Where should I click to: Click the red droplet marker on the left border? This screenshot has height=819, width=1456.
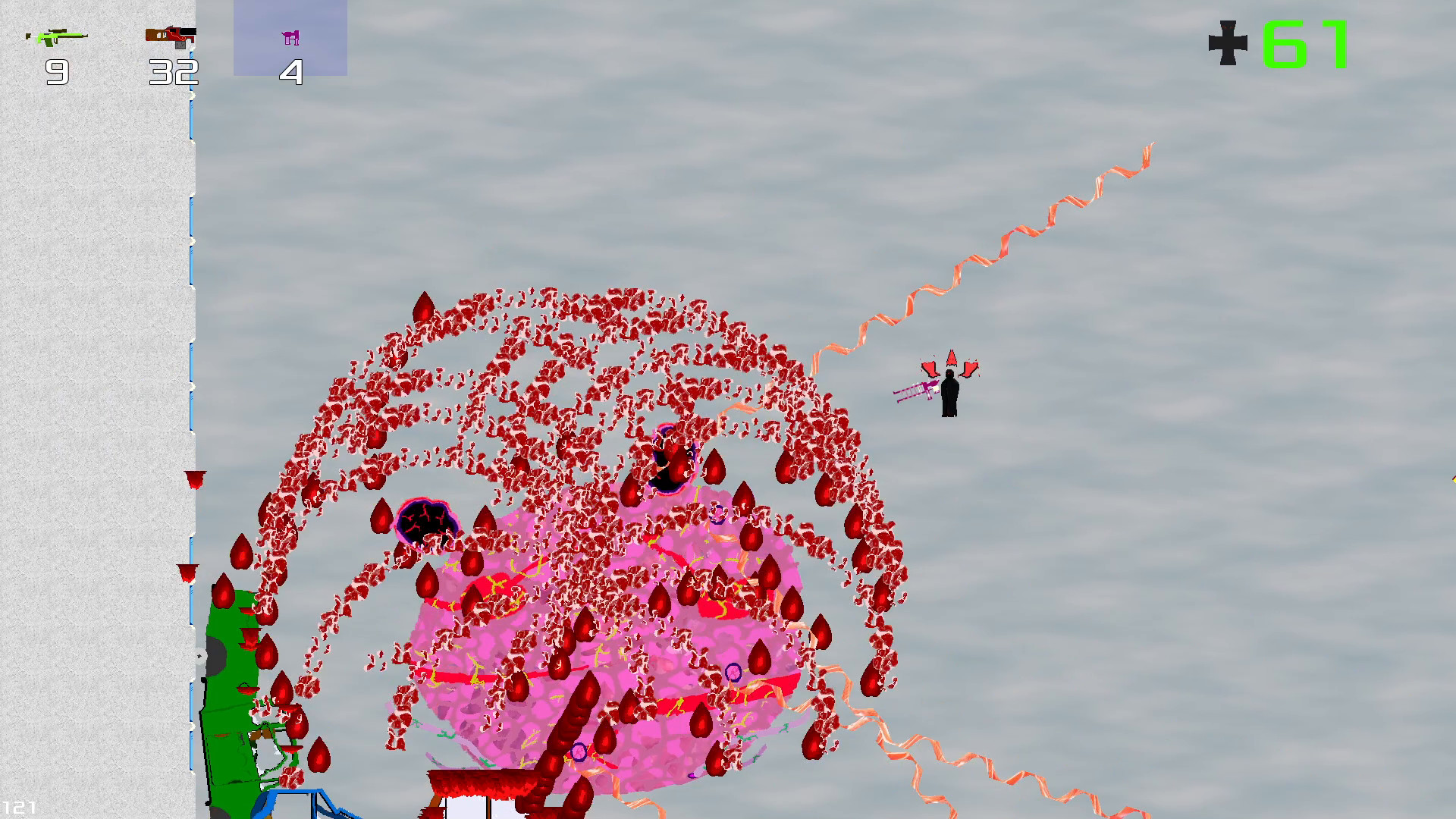pyautogui.click(x=194, y=479)
